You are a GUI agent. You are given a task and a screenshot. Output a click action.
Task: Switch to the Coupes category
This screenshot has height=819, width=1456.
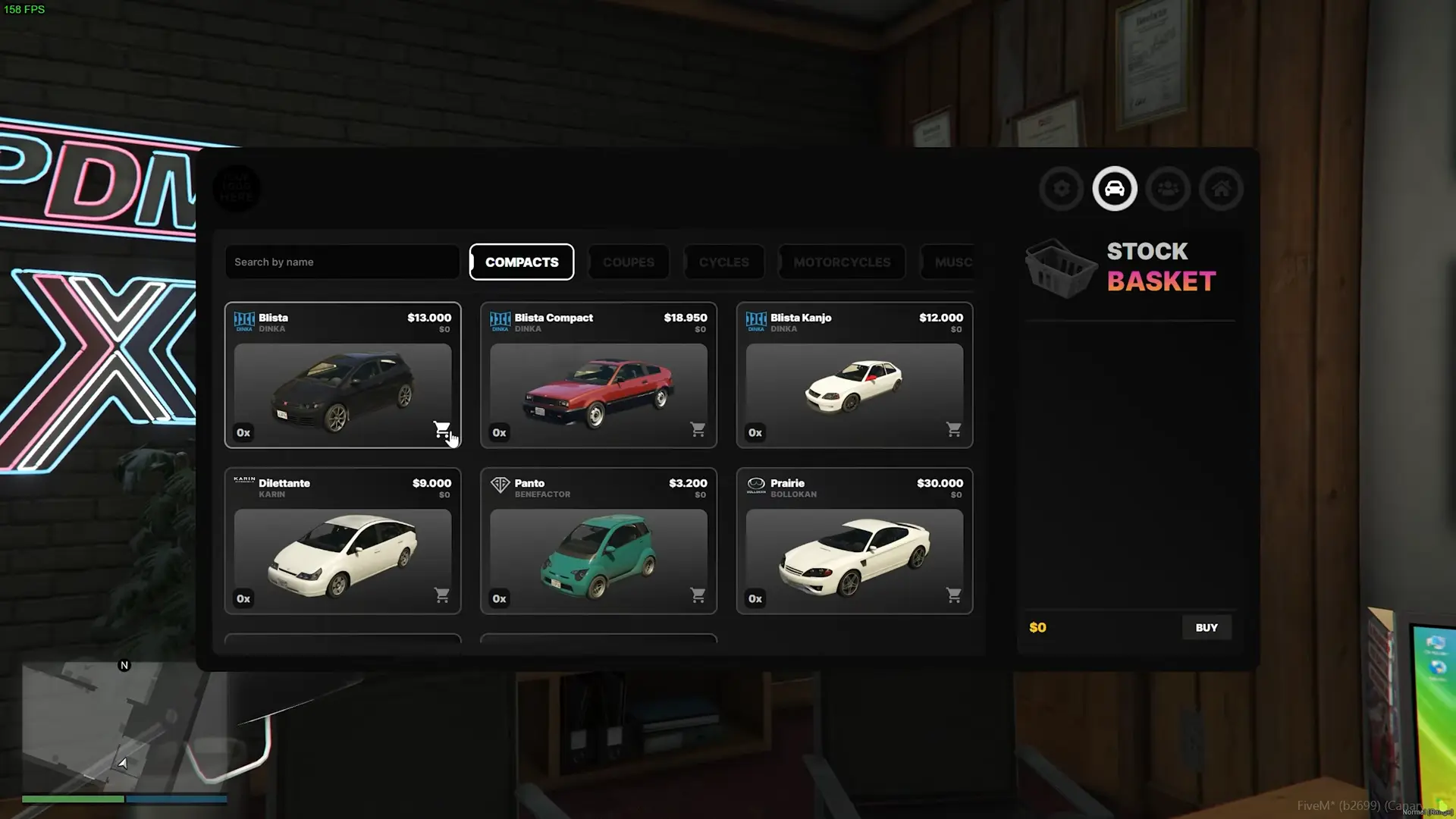point(629,262)
